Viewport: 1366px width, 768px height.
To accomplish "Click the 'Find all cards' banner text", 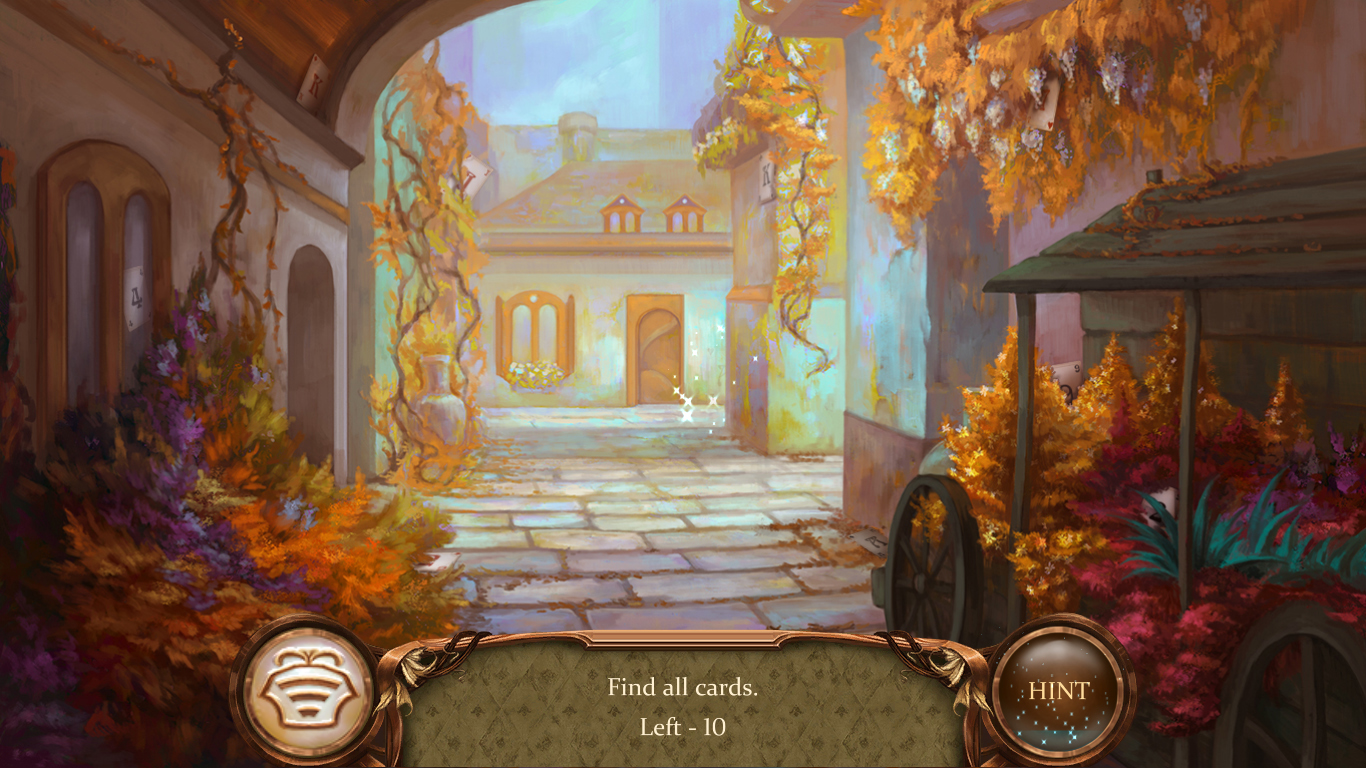I will pos(684,687).
